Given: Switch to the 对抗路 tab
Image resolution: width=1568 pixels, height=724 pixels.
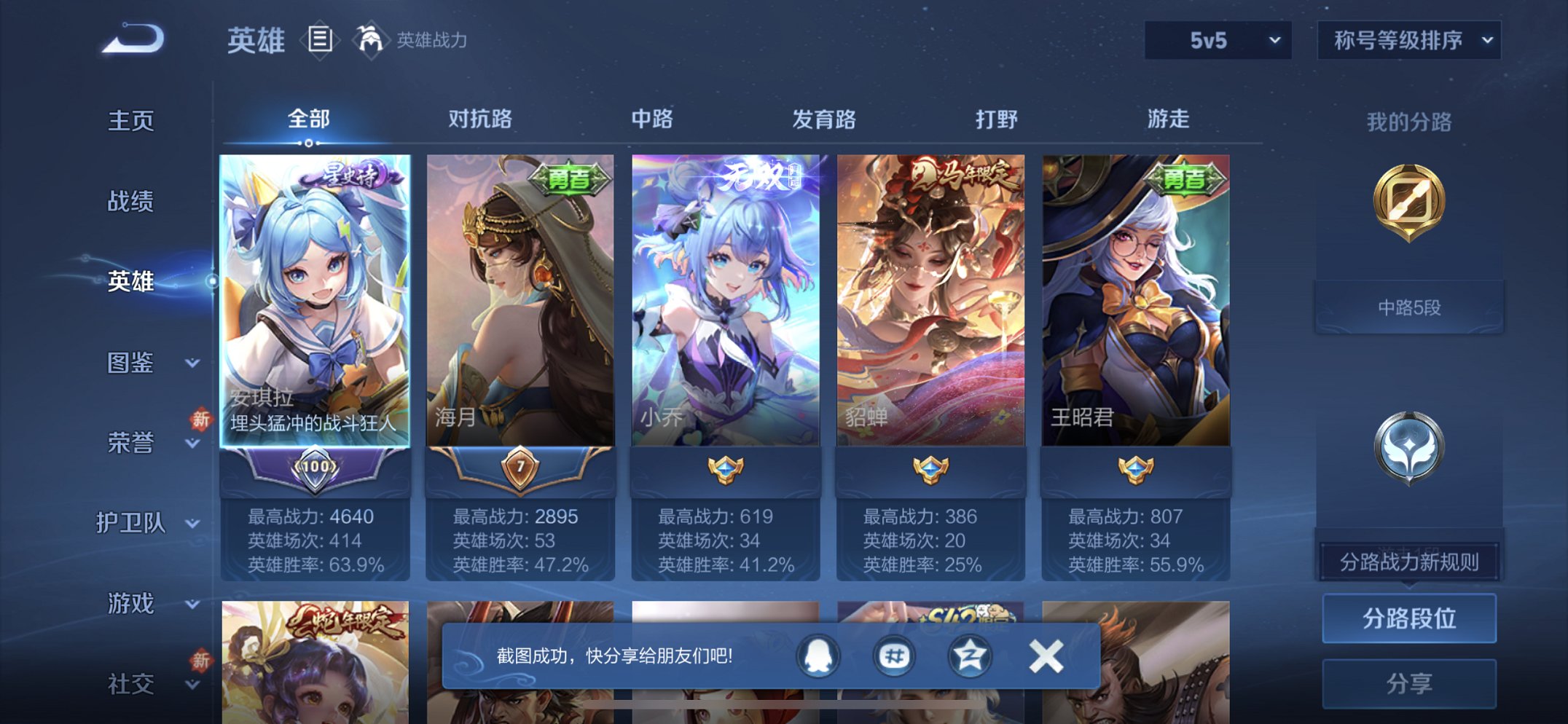Looking at the screenshot, I should click(x=477, y=119).
